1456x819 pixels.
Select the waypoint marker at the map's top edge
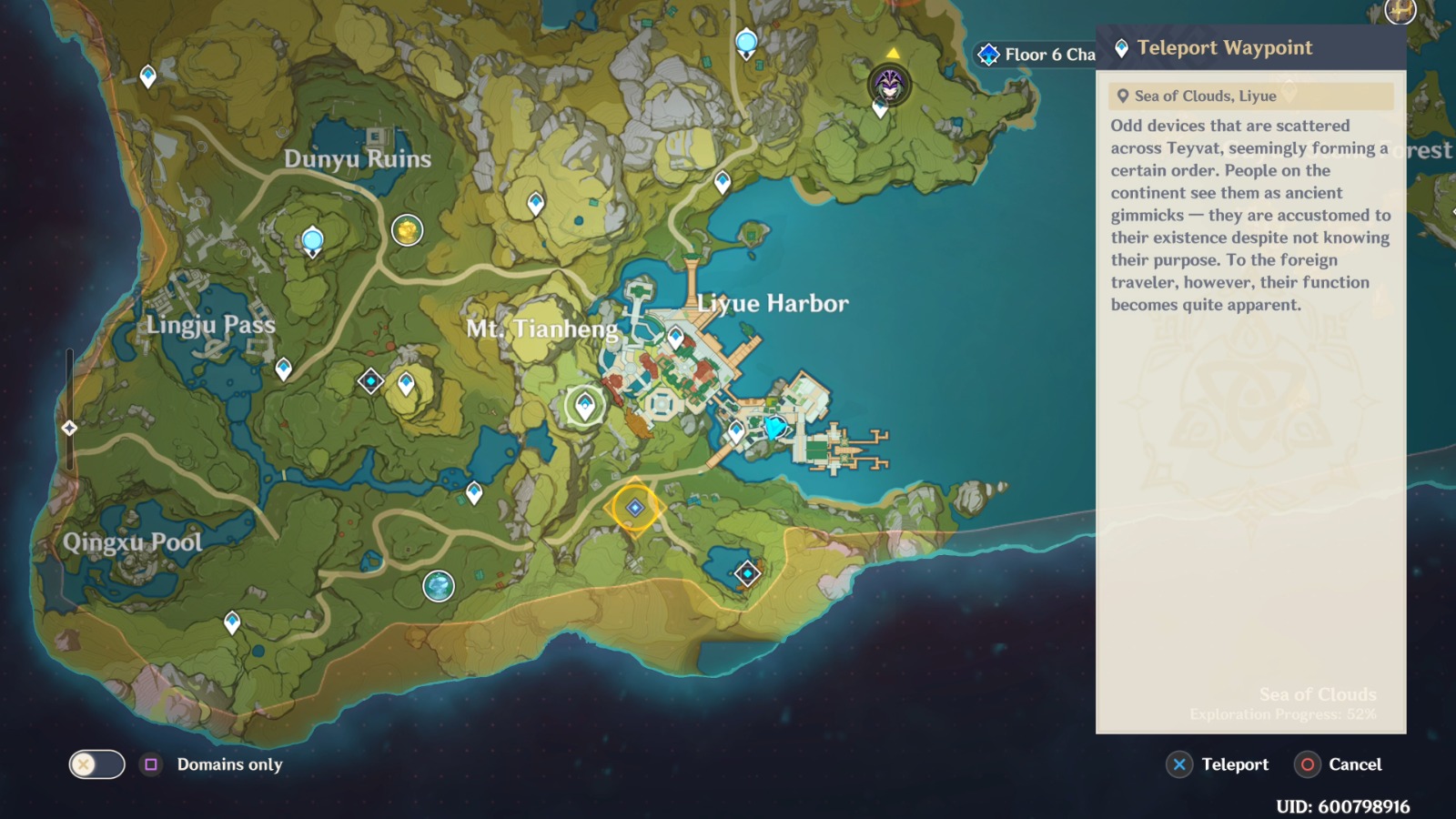coord(748,40)
